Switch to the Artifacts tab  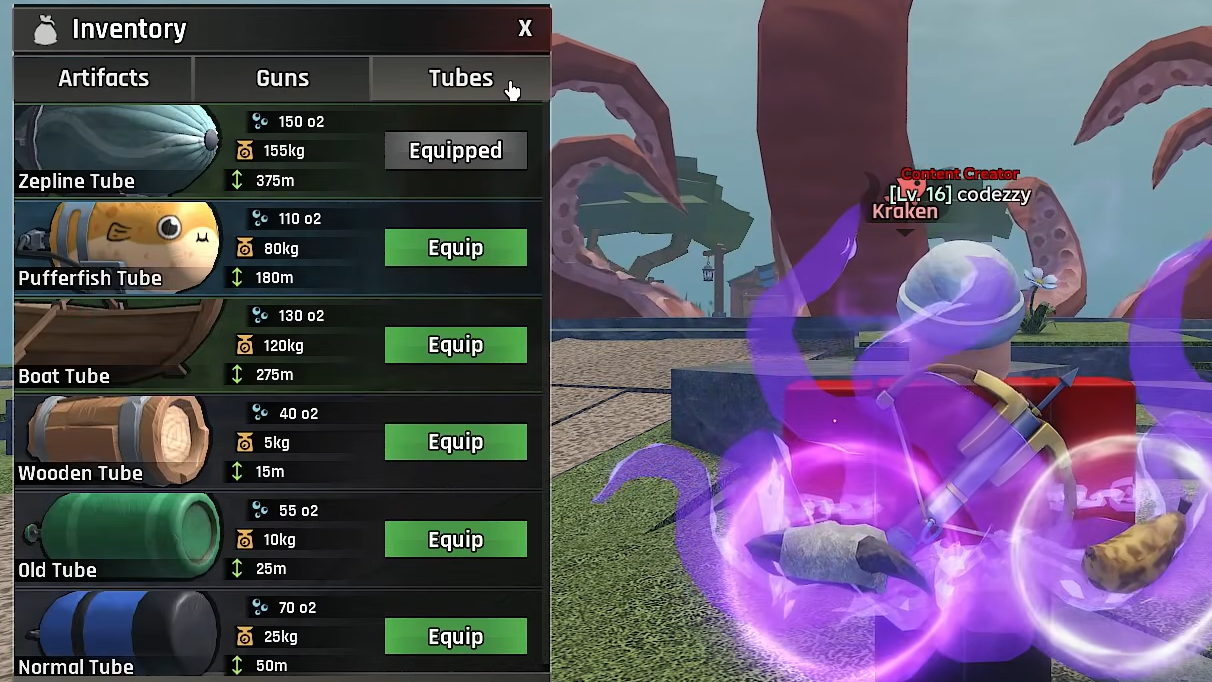(x=103, y=78)
